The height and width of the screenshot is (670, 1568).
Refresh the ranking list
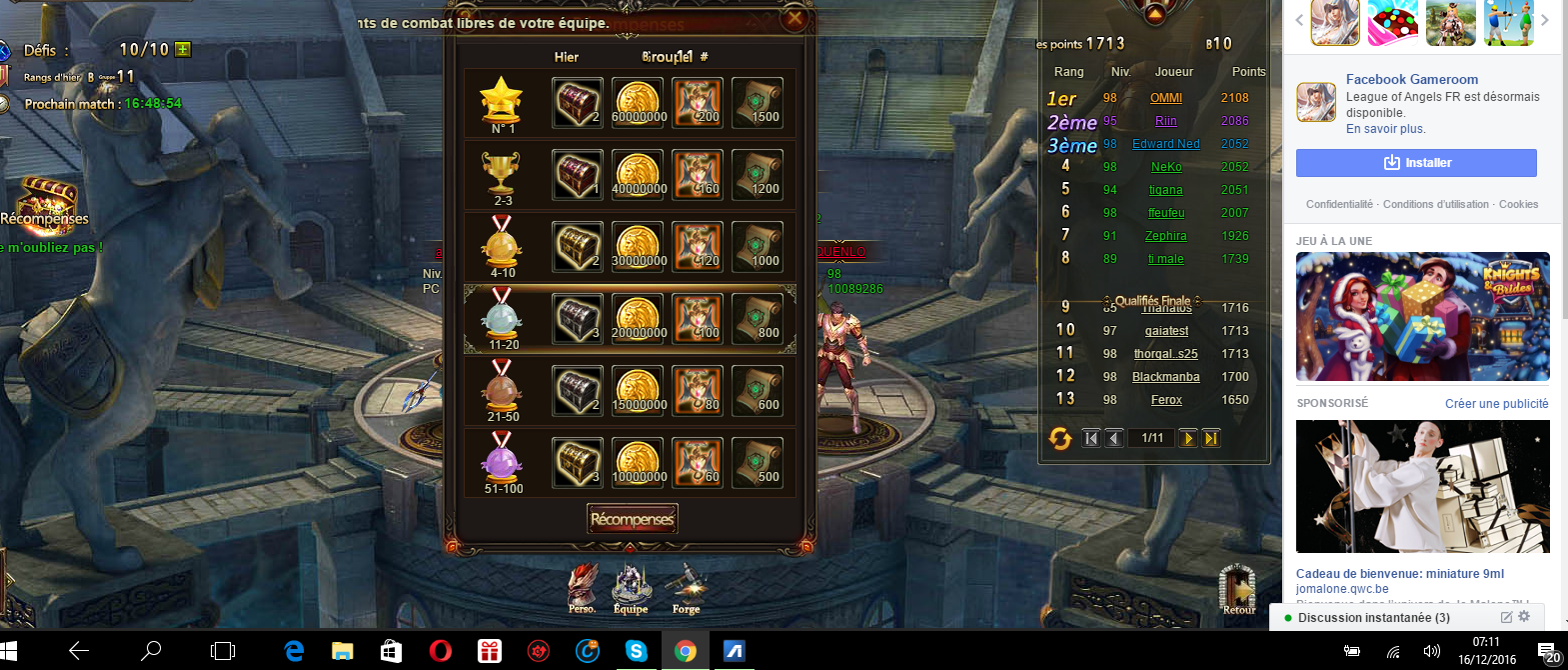[x=1059, y=438]
